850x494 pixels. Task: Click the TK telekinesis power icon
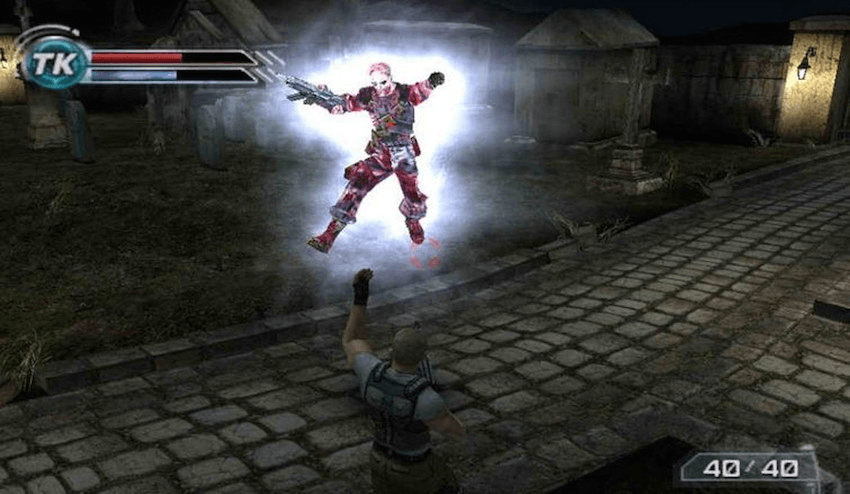click(x=47, y=64)
